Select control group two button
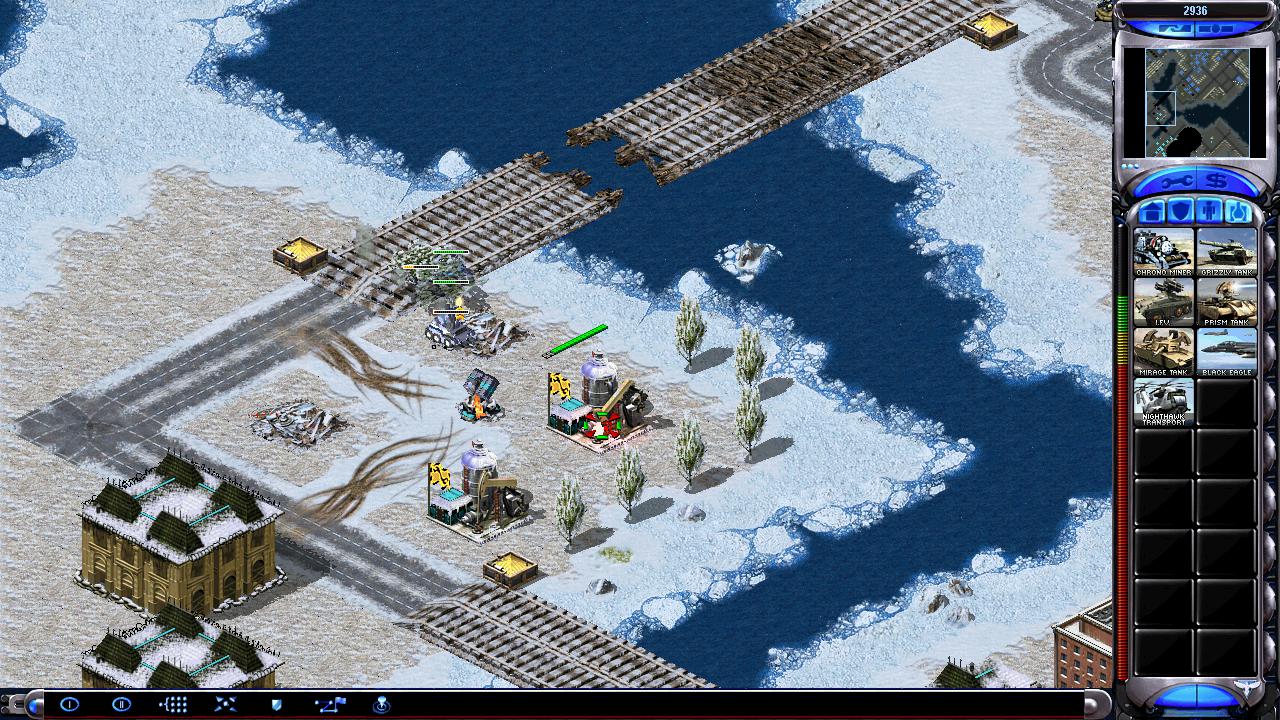The height and width of the screenshot is (720, 1280). pyautogui.click(x=121, y=704)
